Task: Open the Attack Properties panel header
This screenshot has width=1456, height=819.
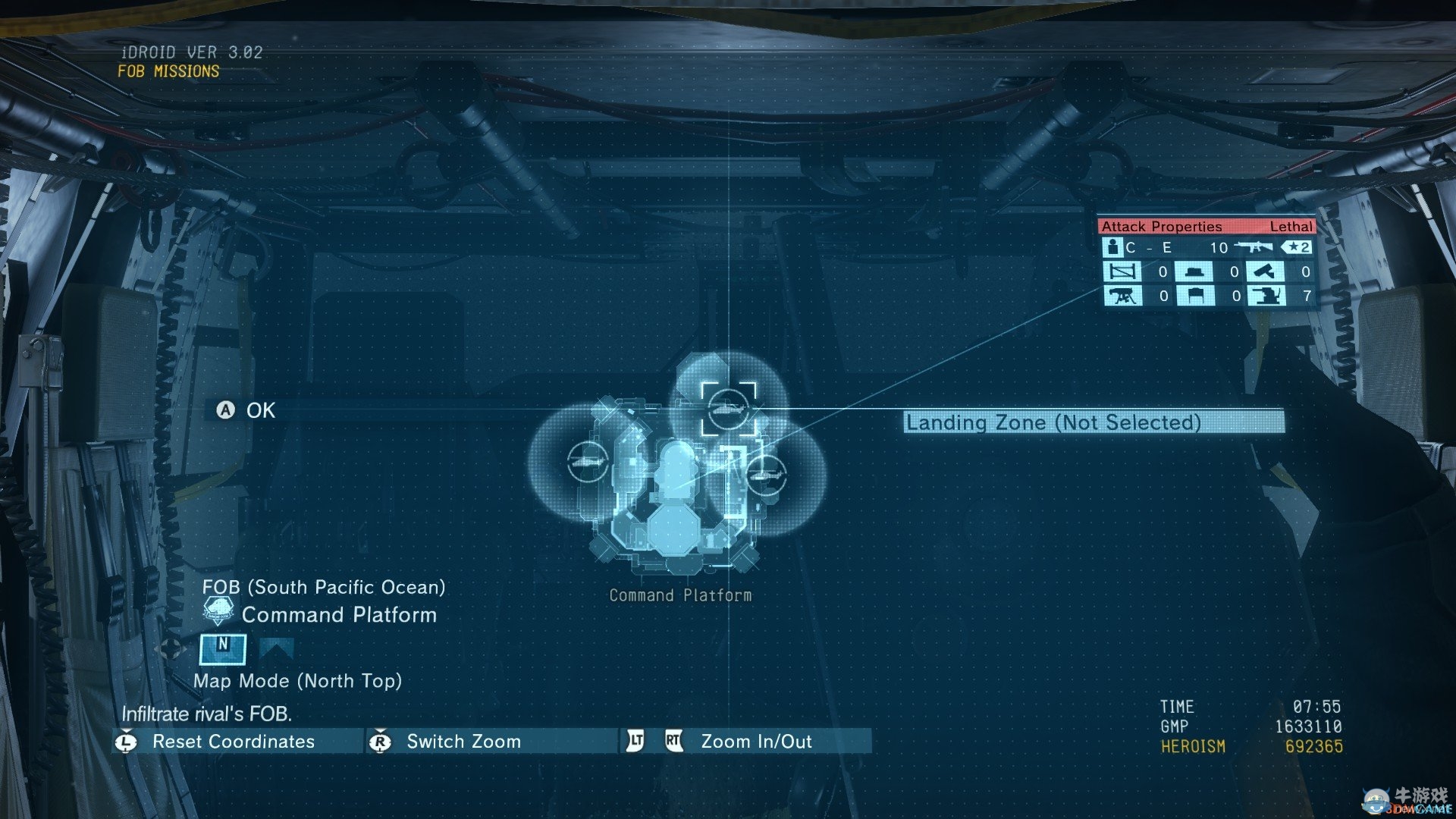Action: pyautogui.click(x=1206, y=226)
